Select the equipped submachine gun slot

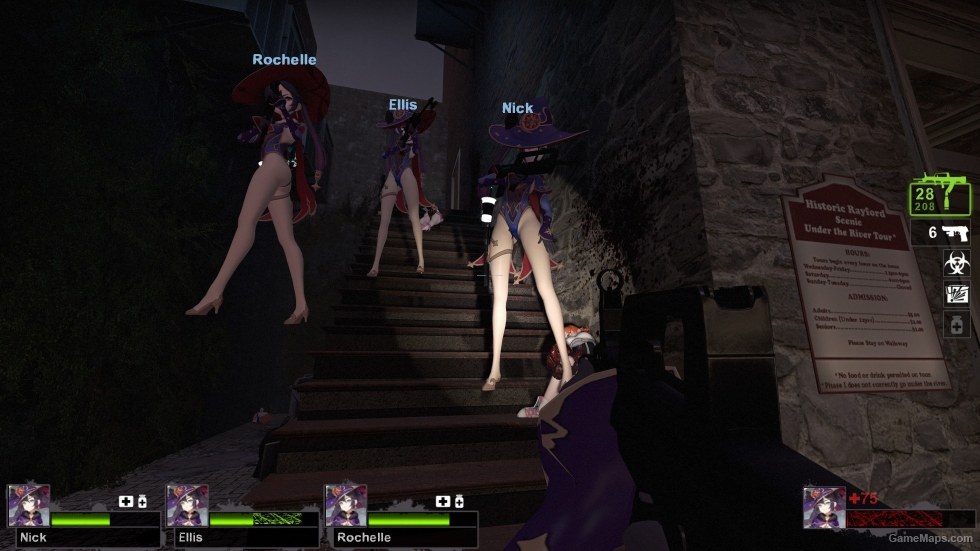(x=940, y=196)
